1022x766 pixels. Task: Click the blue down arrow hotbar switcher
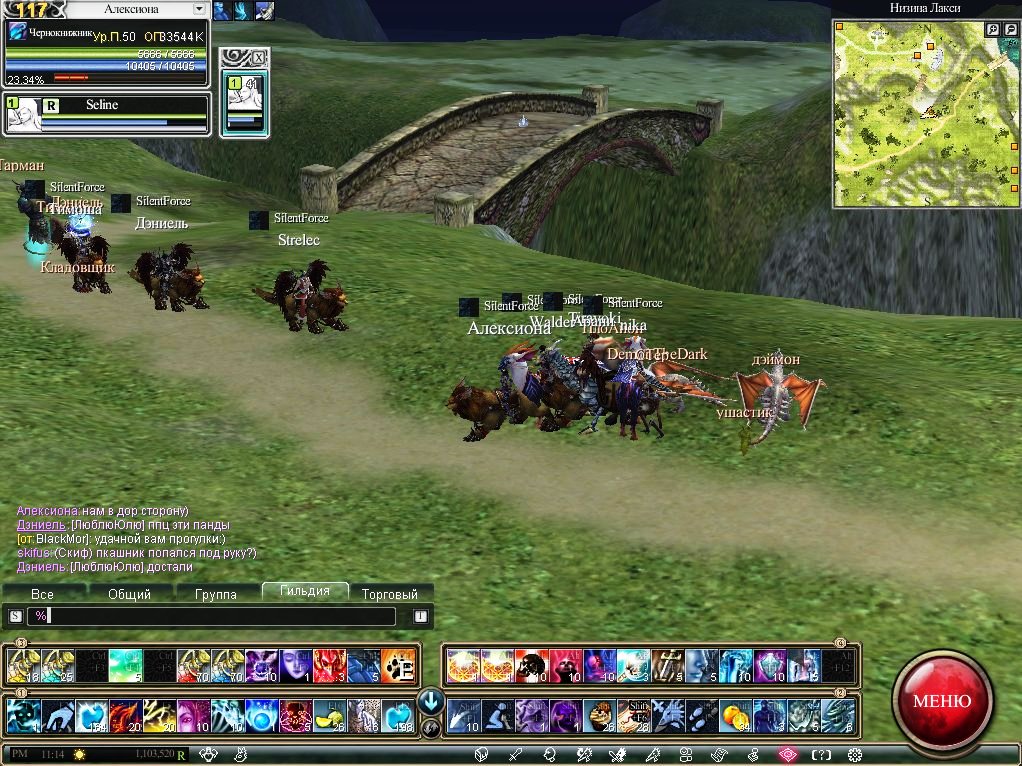pyautogui.click(x=430, y=700)
